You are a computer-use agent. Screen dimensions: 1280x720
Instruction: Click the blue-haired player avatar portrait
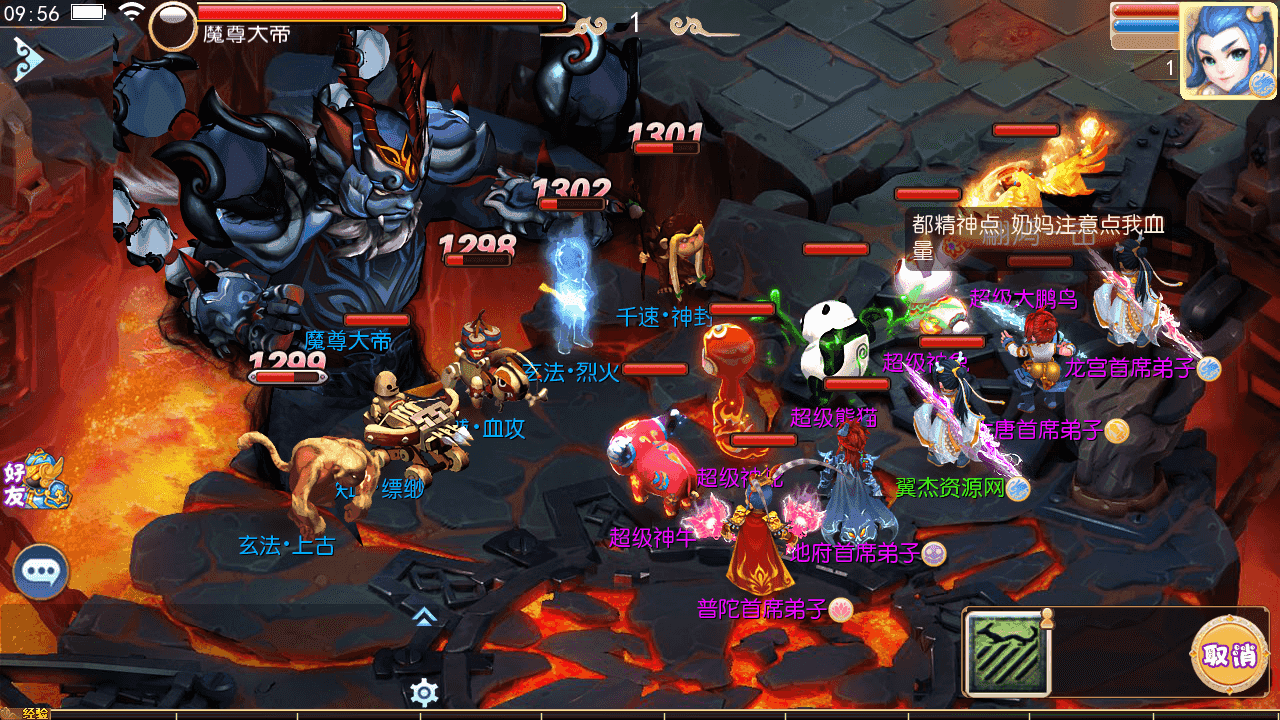tap(1227, 50)
